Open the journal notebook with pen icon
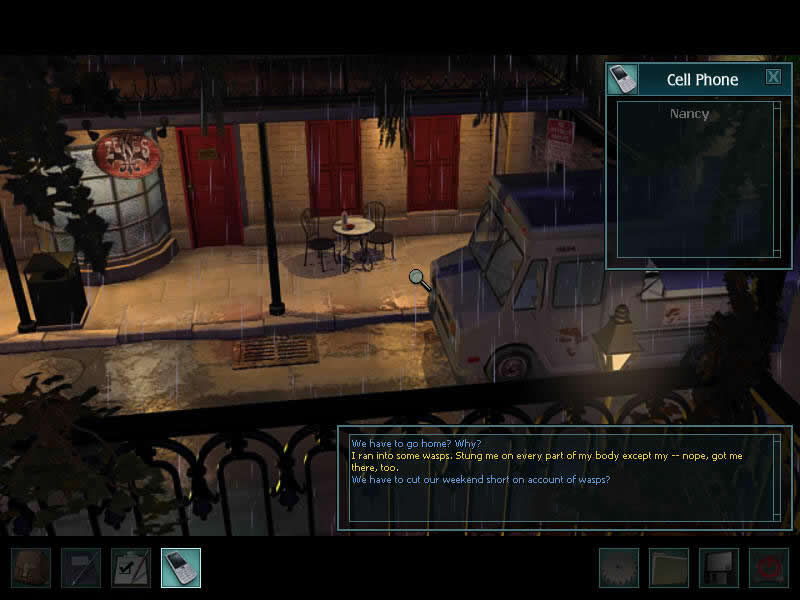 (x=81, y=567)
